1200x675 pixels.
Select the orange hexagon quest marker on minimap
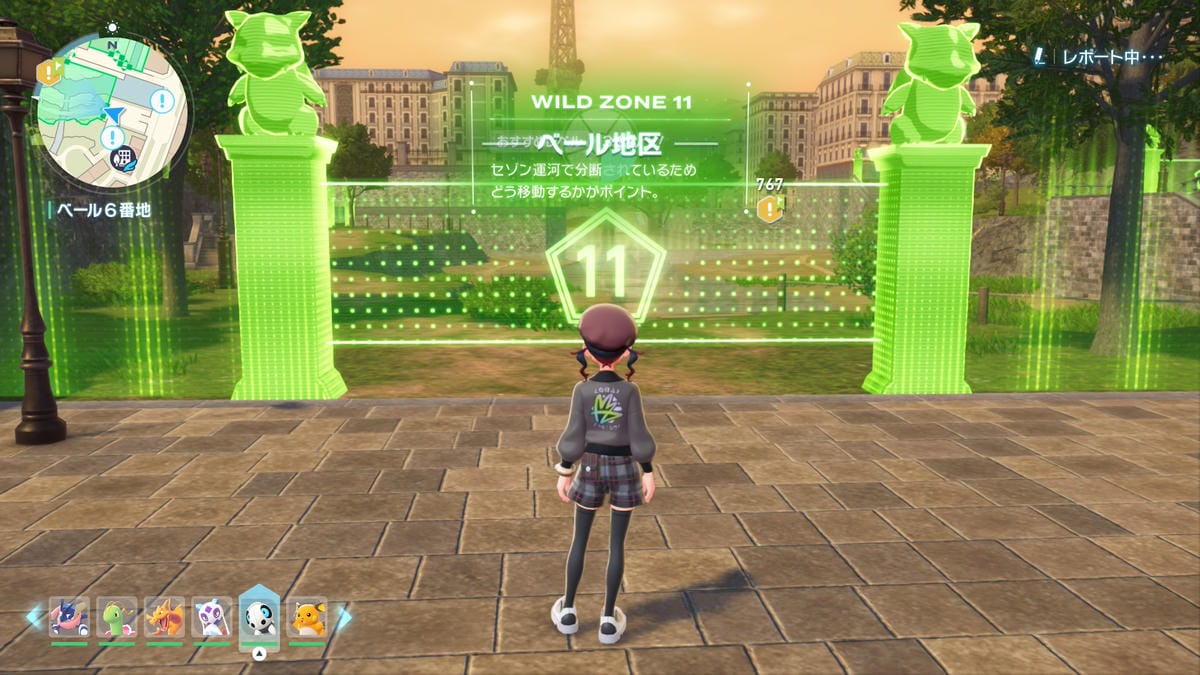click(47, 72)
